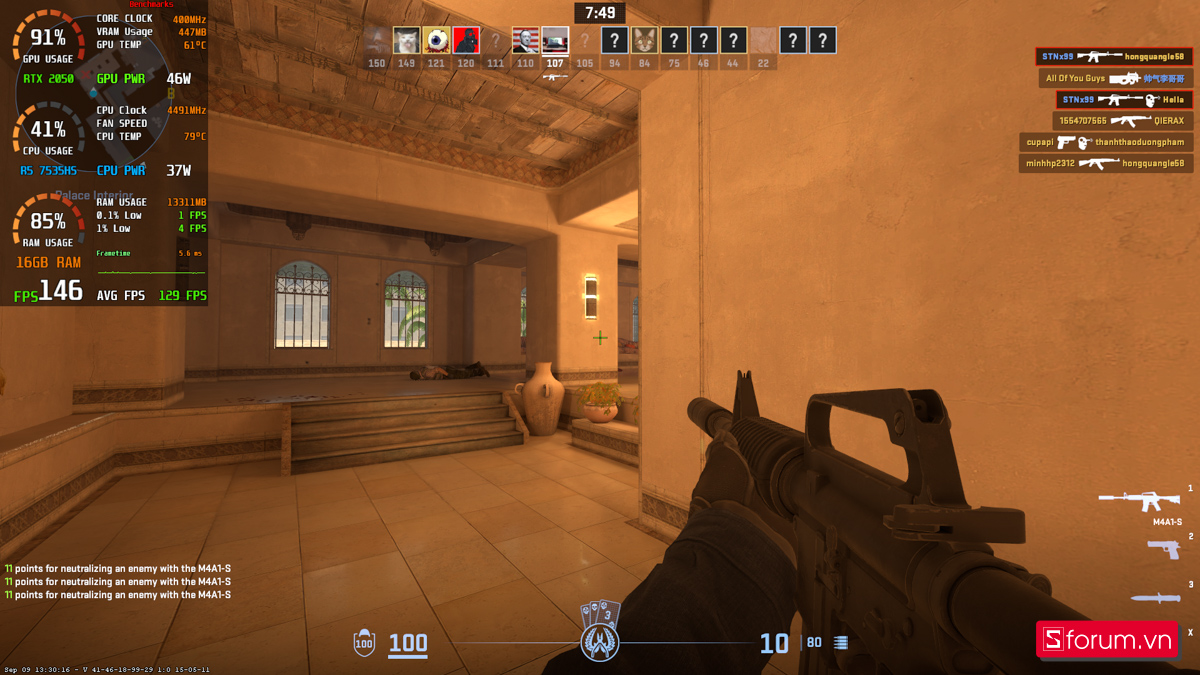Click the STNx99 headshot kill on Hella

tap(1123, 100)
